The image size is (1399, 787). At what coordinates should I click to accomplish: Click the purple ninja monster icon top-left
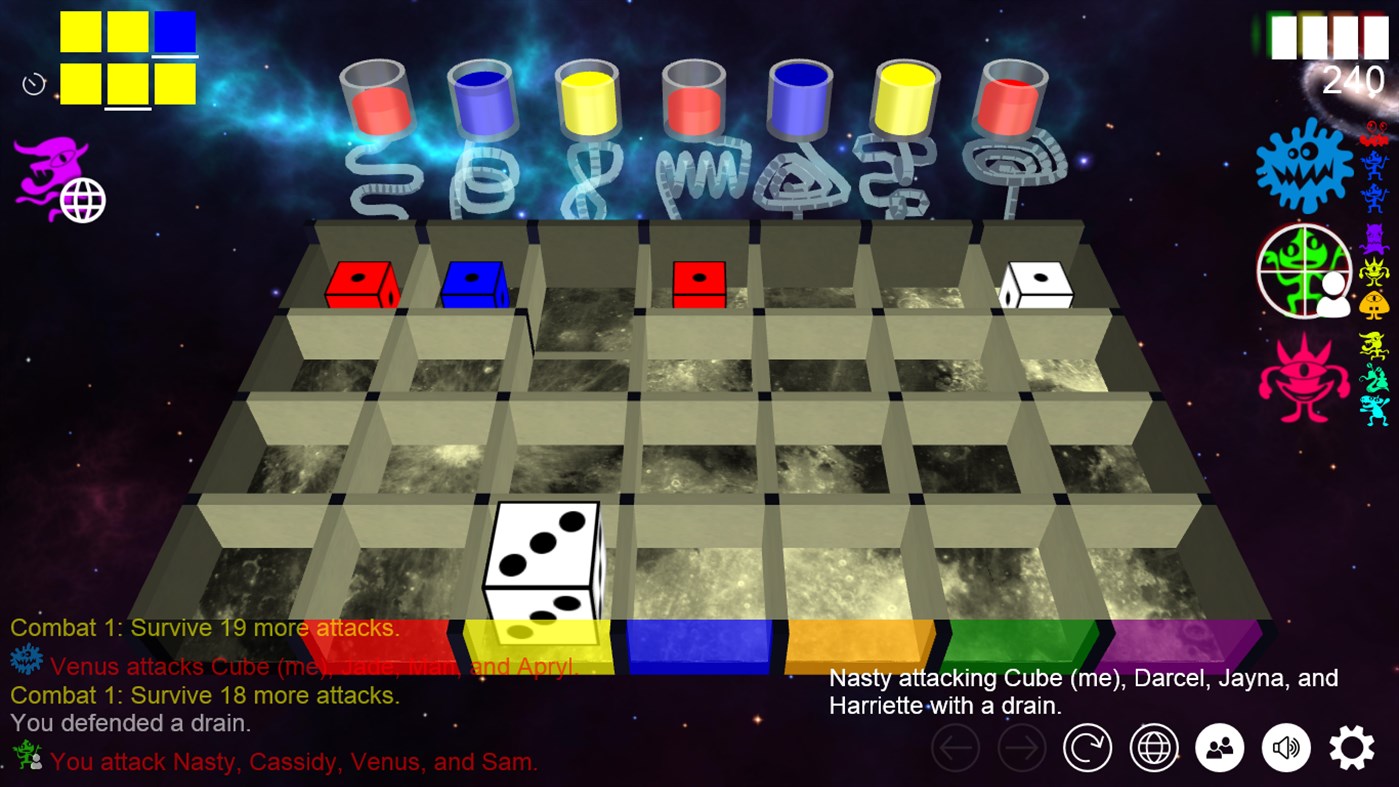48,165
